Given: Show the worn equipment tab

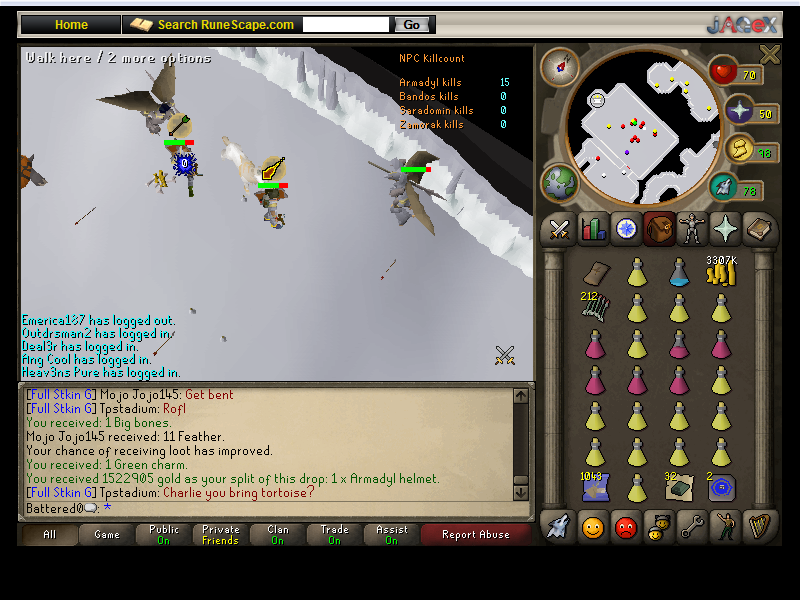Looking at the screenshot, I should 692,230.
